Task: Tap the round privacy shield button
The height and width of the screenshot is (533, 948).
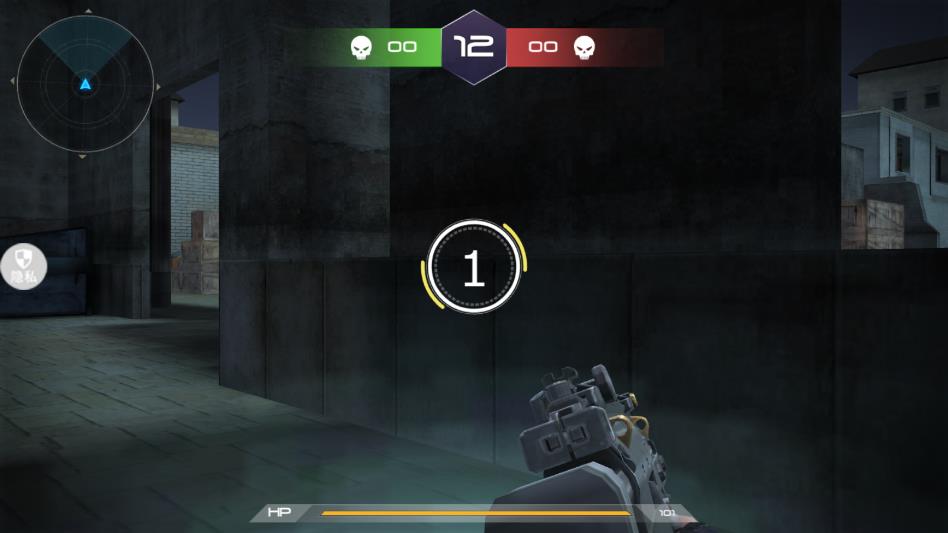Action: 22,266
